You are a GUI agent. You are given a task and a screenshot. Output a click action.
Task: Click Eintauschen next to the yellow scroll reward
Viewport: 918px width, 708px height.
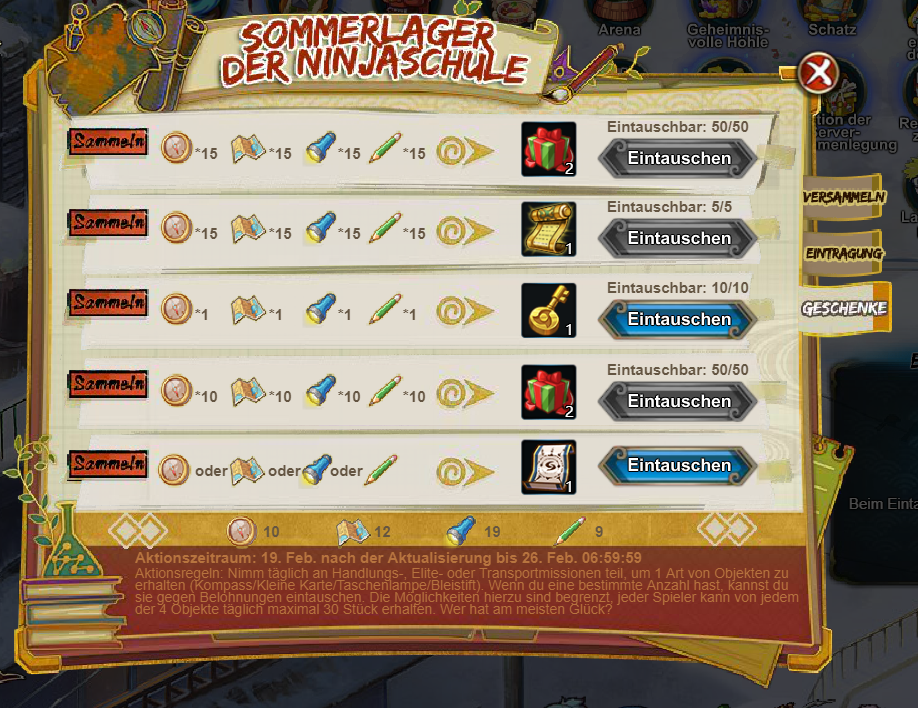pos(678,238)
